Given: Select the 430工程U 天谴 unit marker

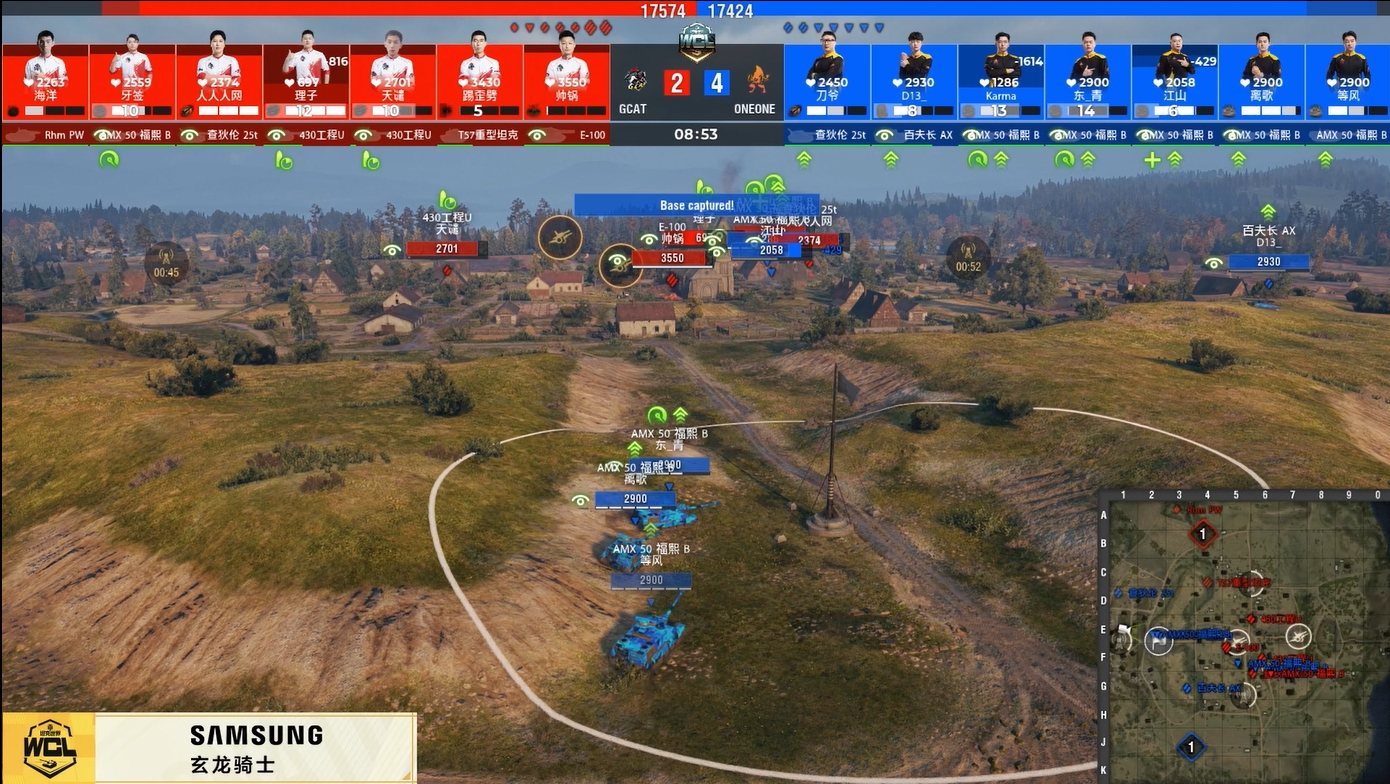Looking at the screenshot, I should click(x=446, y=248).
